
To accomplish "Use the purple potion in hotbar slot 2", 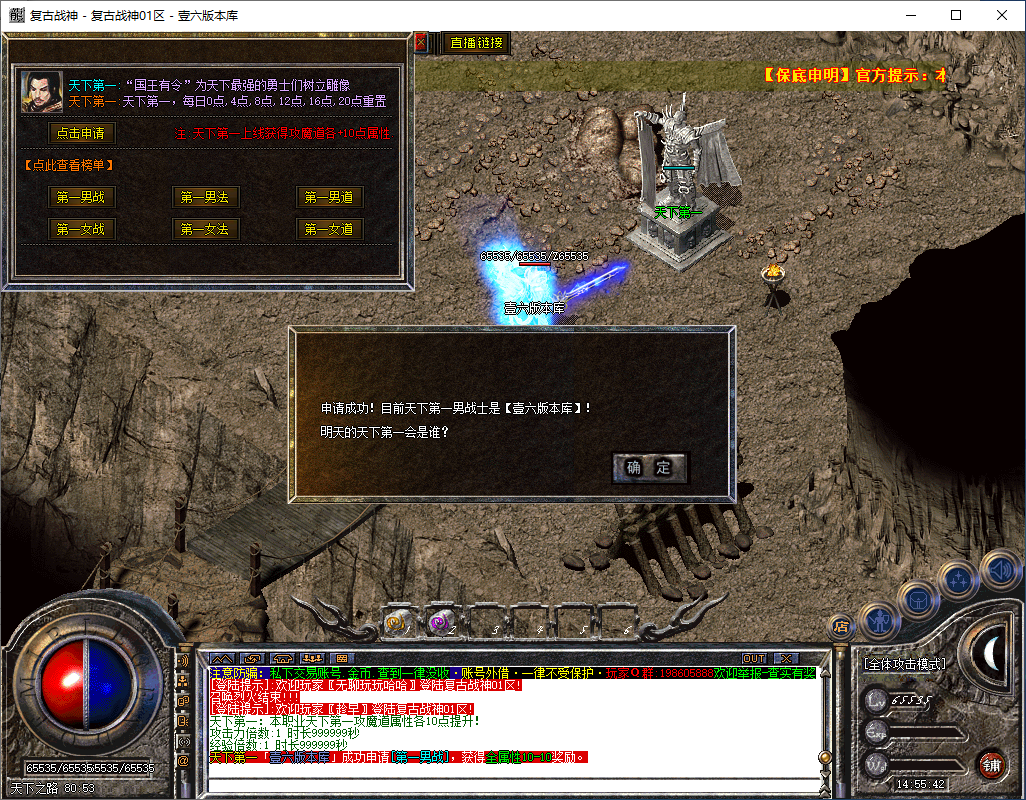I will click(438, 624).
